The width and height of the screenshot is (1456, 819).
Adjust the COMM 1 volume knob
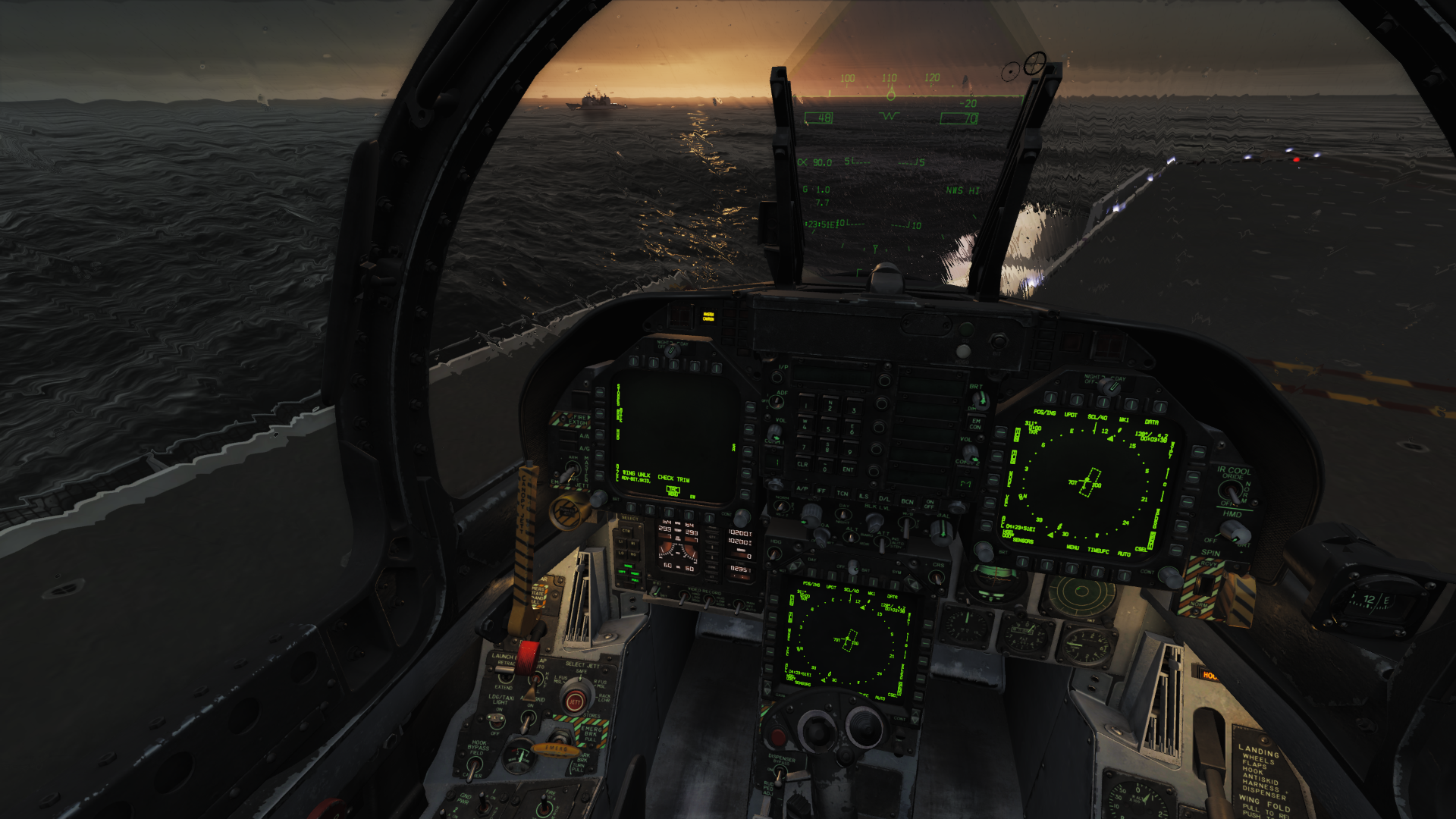(775, 431)
